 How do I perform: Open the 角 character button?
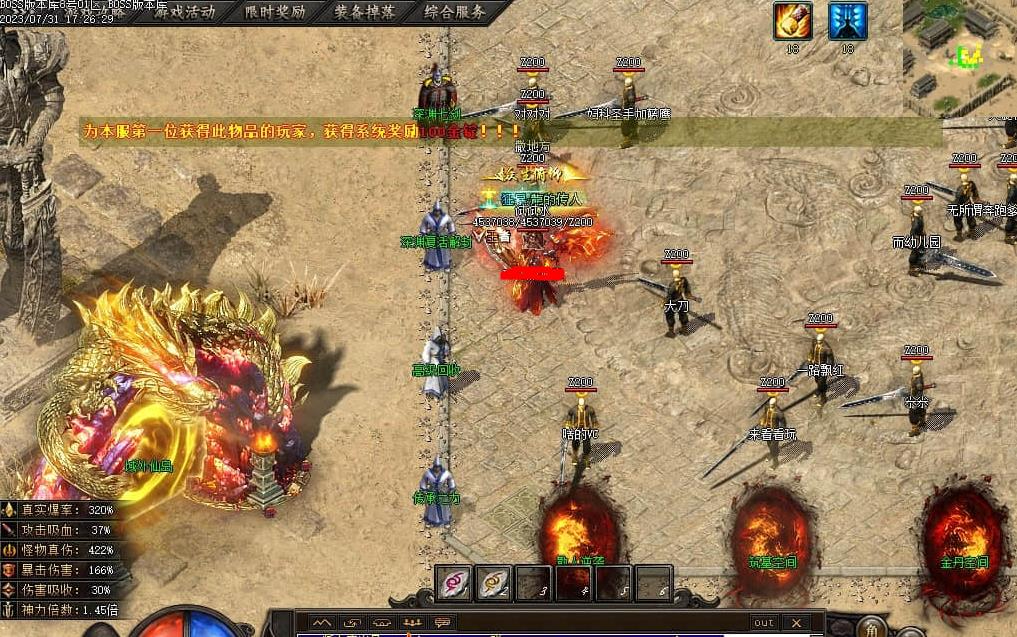(872, 629)
